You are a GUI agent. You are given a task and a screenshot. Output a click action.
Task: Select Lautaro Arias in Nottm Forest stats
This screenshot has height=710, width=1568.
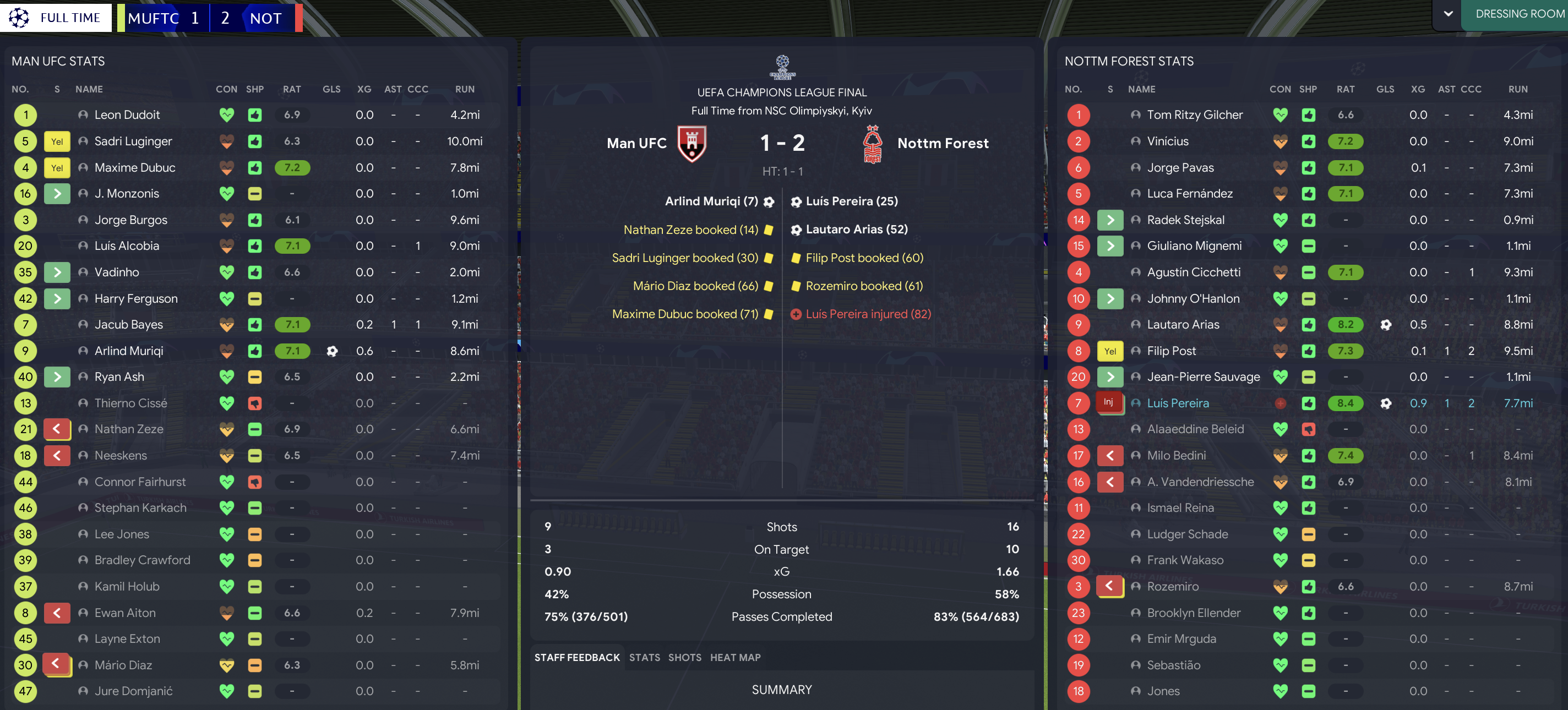tap(1183, 325)
